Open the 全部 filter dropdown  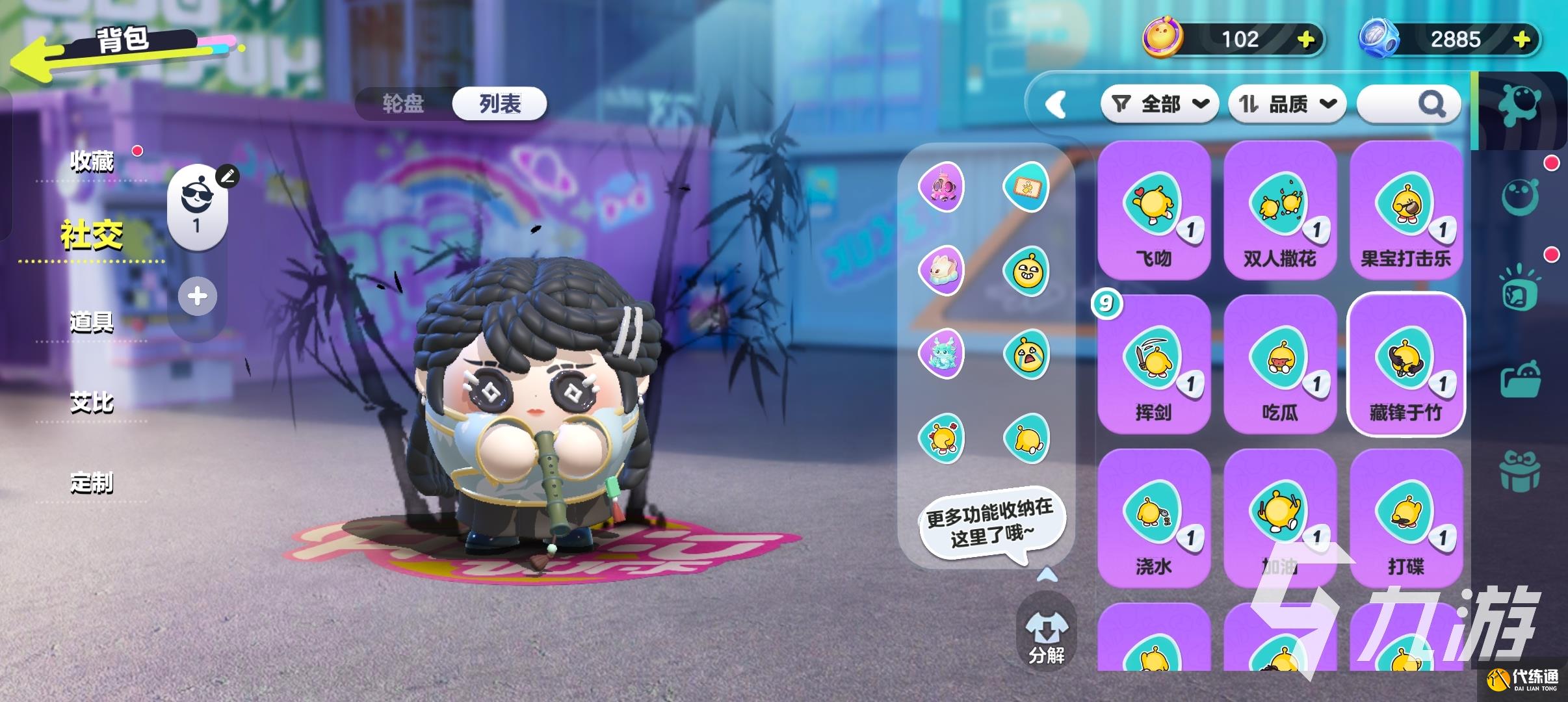(x=1160, y=103)
